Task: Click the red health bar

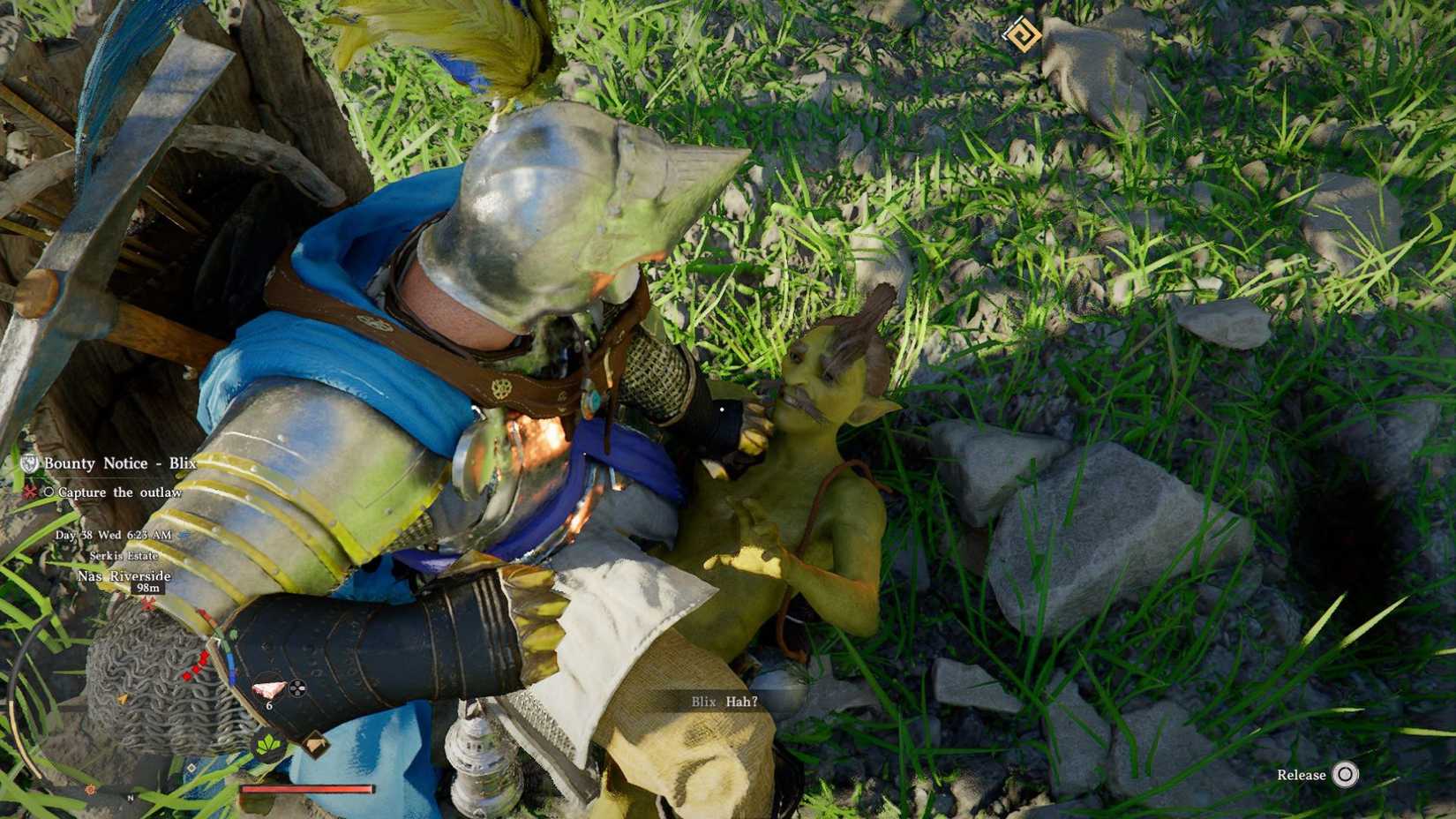Action: pyautogui.click(x=304, y=790)
